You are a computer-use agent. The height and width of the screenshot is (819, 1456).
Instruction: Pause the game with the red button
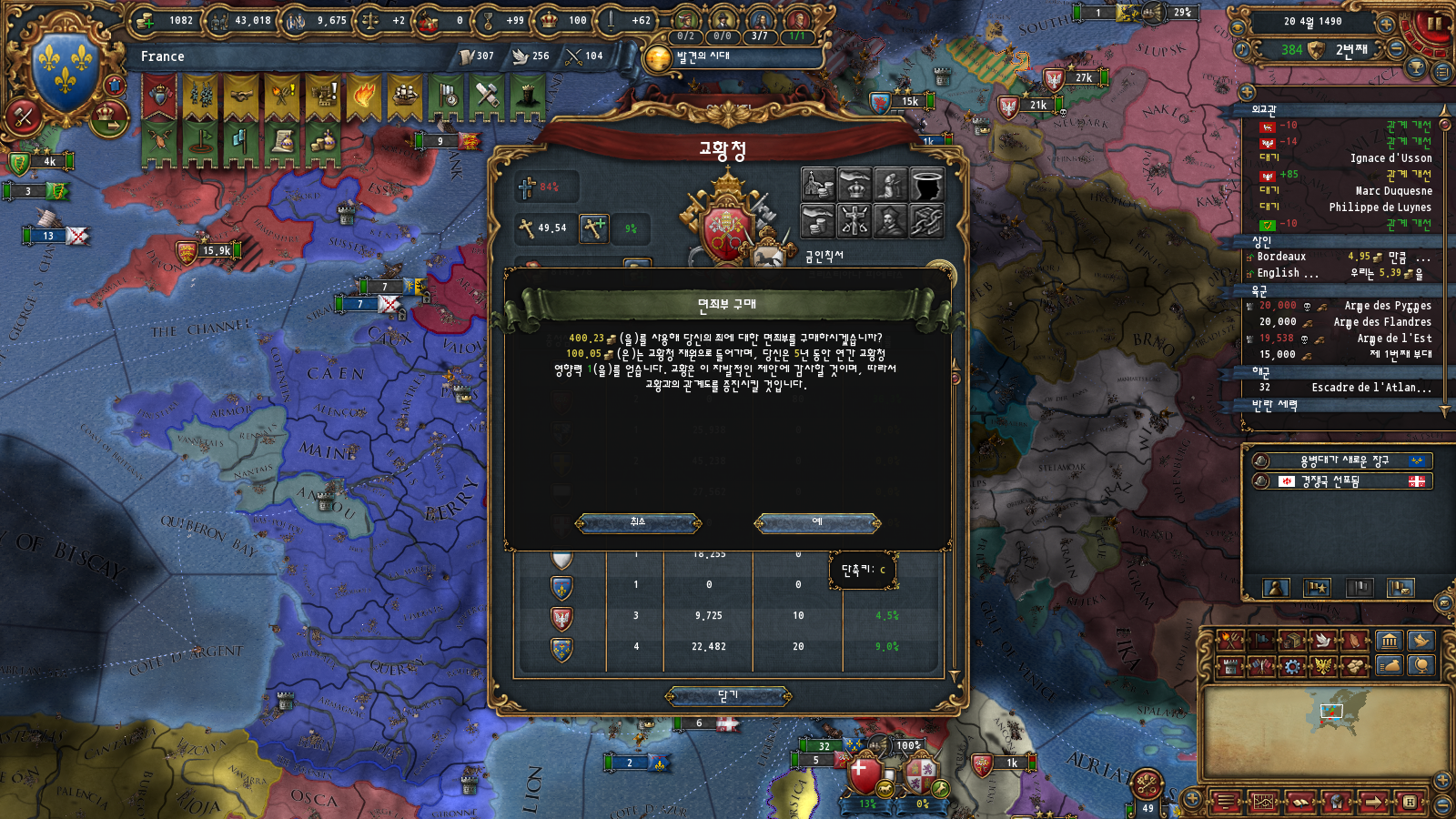pyautogui.click(x=1435, y=22)
